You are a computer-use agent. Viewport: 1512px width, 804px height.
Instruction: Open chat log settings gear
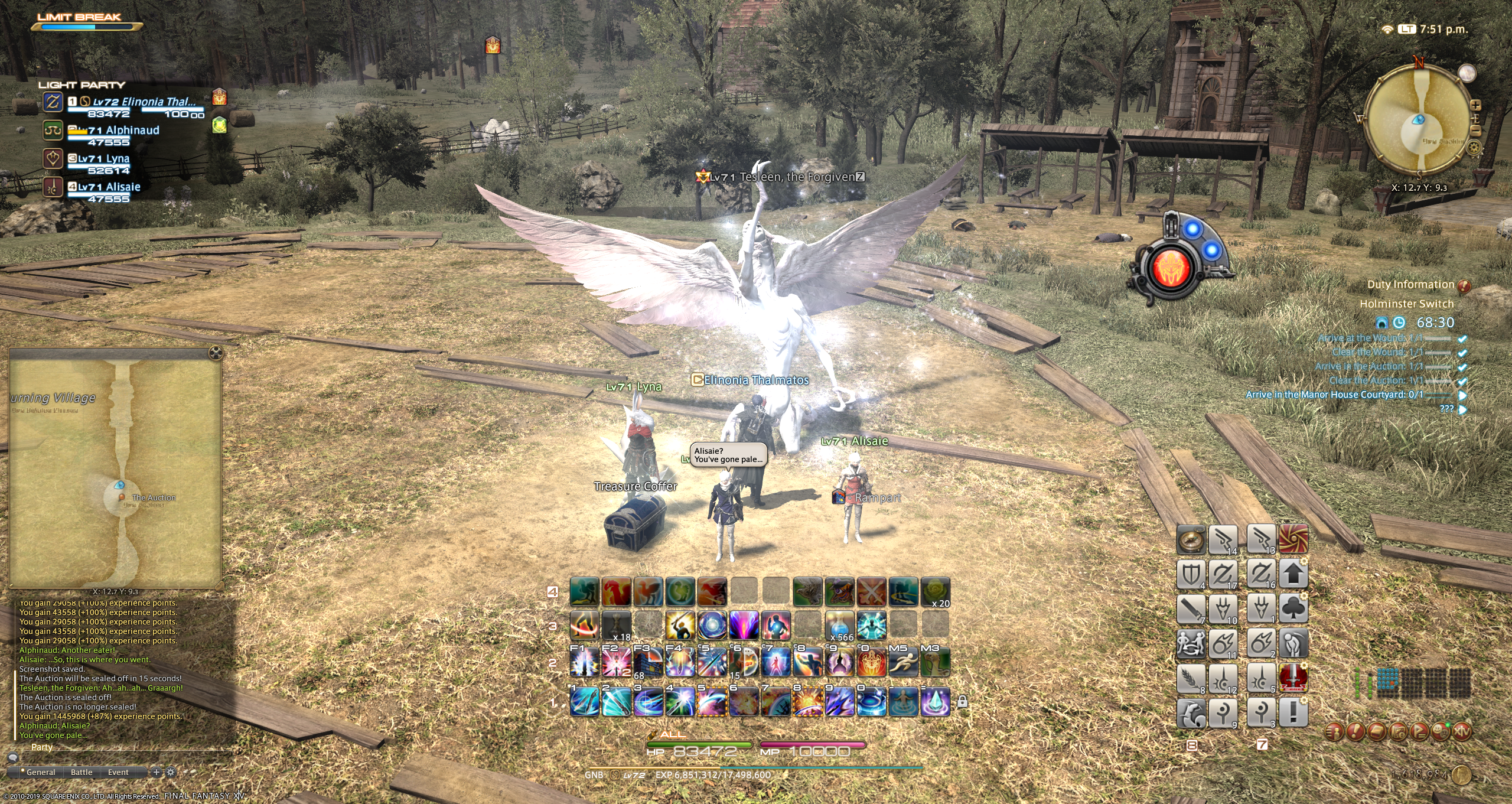pos(171,772)
